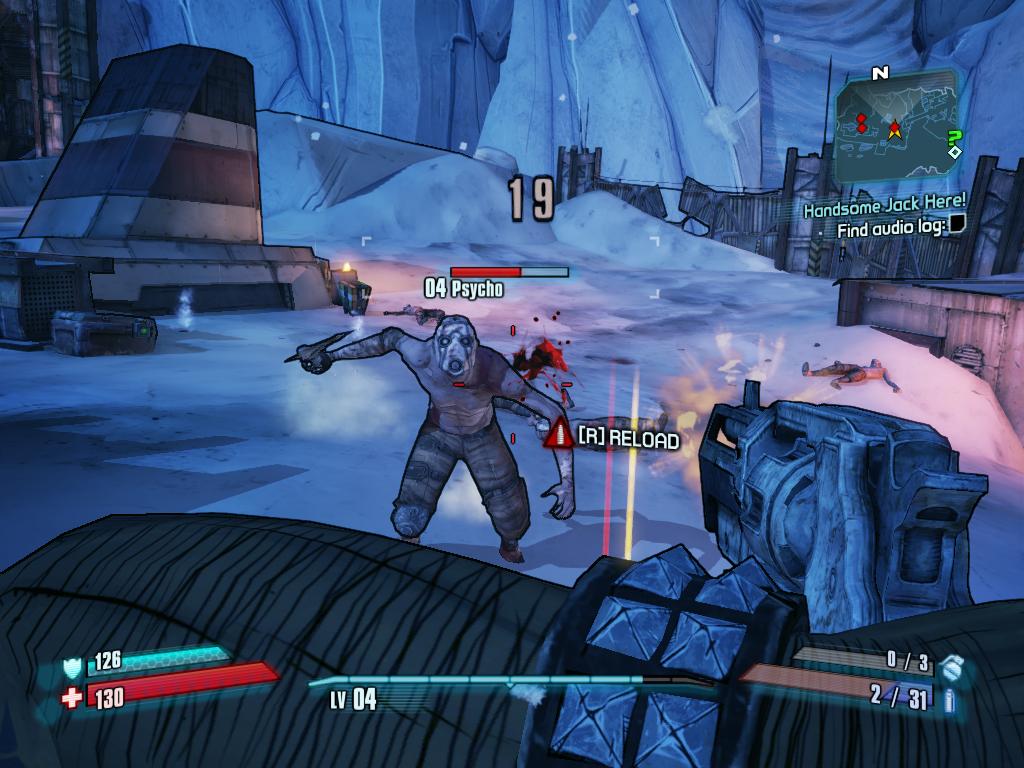This screenshot has height=768, width=1024.
Task: Click the red health cross icon
Action: click(x=72, y=697)
